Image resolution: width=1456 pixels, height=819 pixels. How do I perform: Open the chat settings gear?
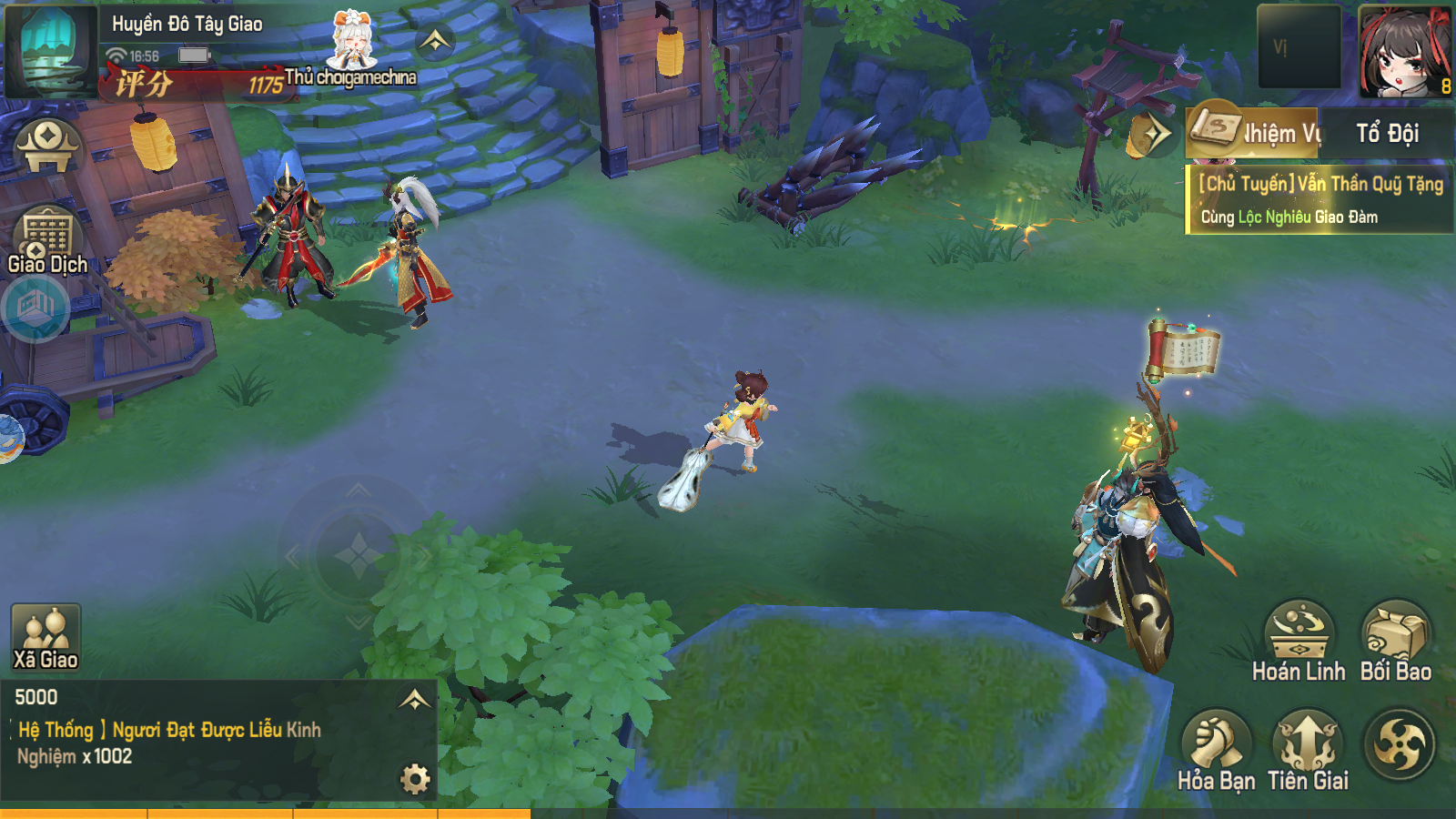pos(415,779)
